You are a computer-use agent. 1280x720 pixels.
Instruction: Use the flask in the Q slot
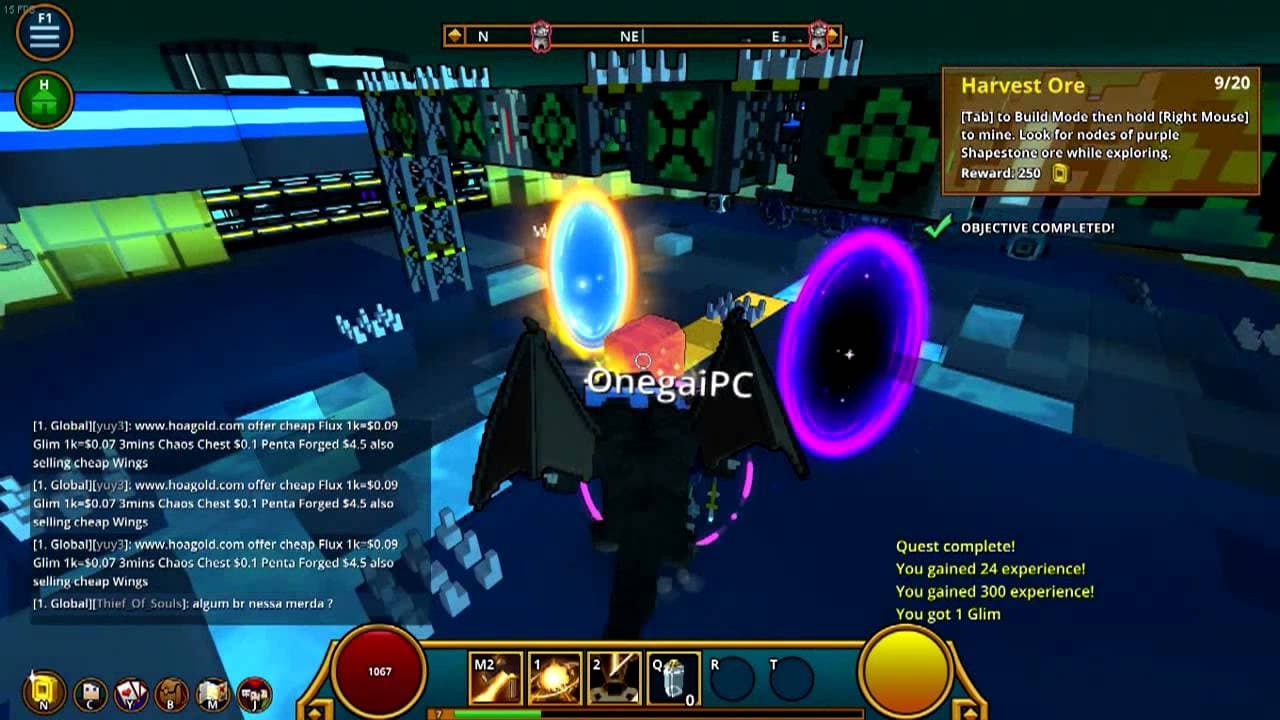click(674, 679)
